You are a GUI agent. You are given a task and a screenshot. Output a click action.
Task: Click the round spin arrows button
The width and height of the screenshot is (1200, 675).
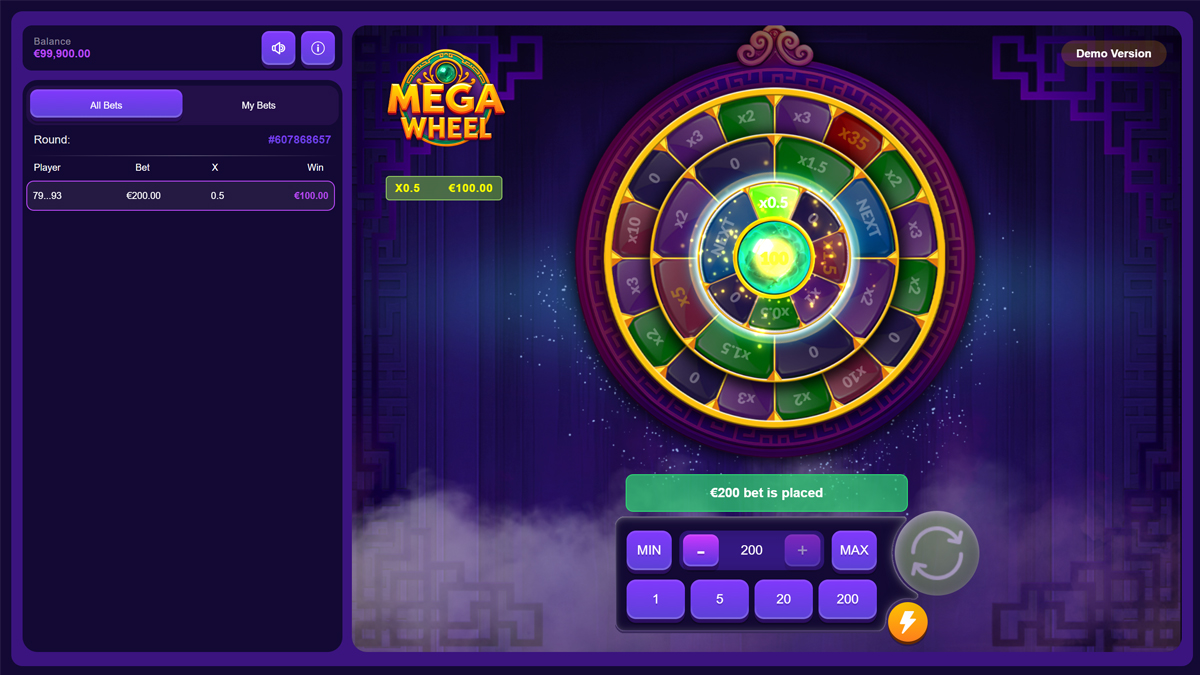pos(937,553)
